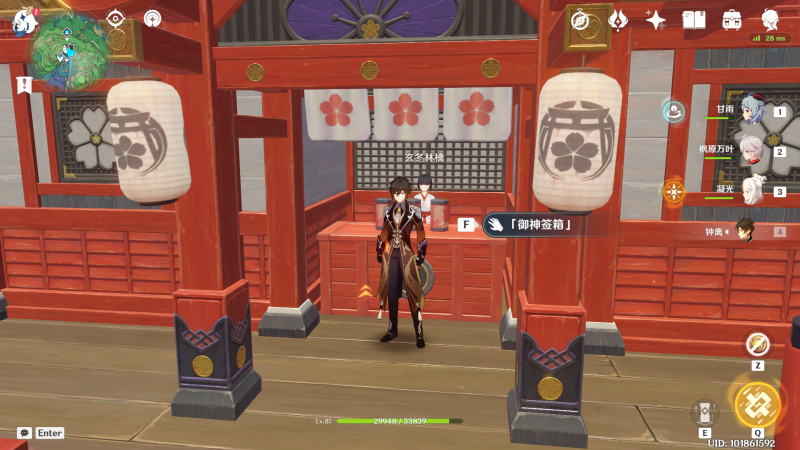Open the battle pass icon
The height and width of the screenshot is (450, 800).
[x=617, y=19]
